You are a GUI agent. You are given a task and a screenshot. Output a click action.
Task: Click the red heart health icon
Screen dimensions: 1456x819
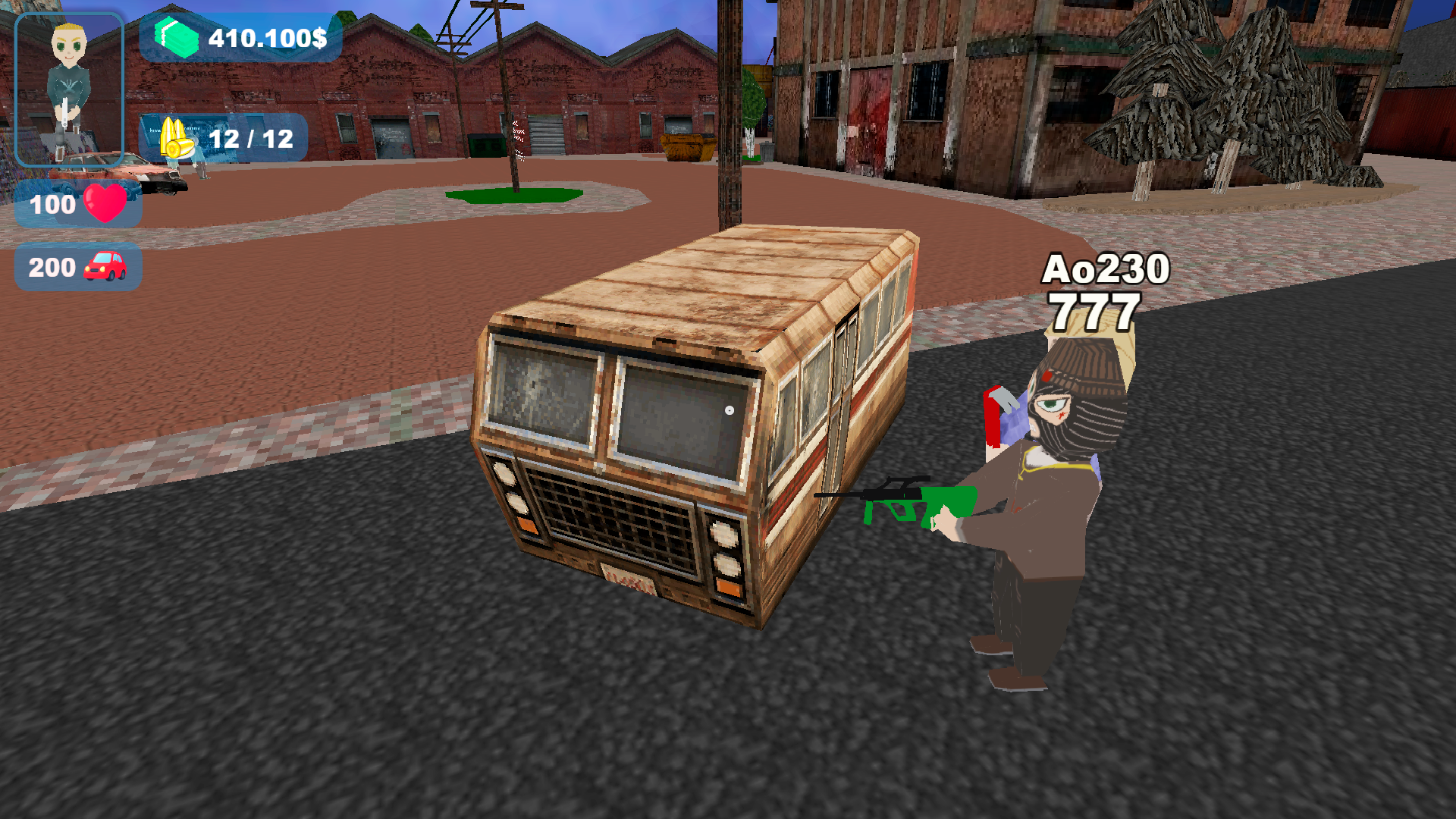tap(106, 203)
